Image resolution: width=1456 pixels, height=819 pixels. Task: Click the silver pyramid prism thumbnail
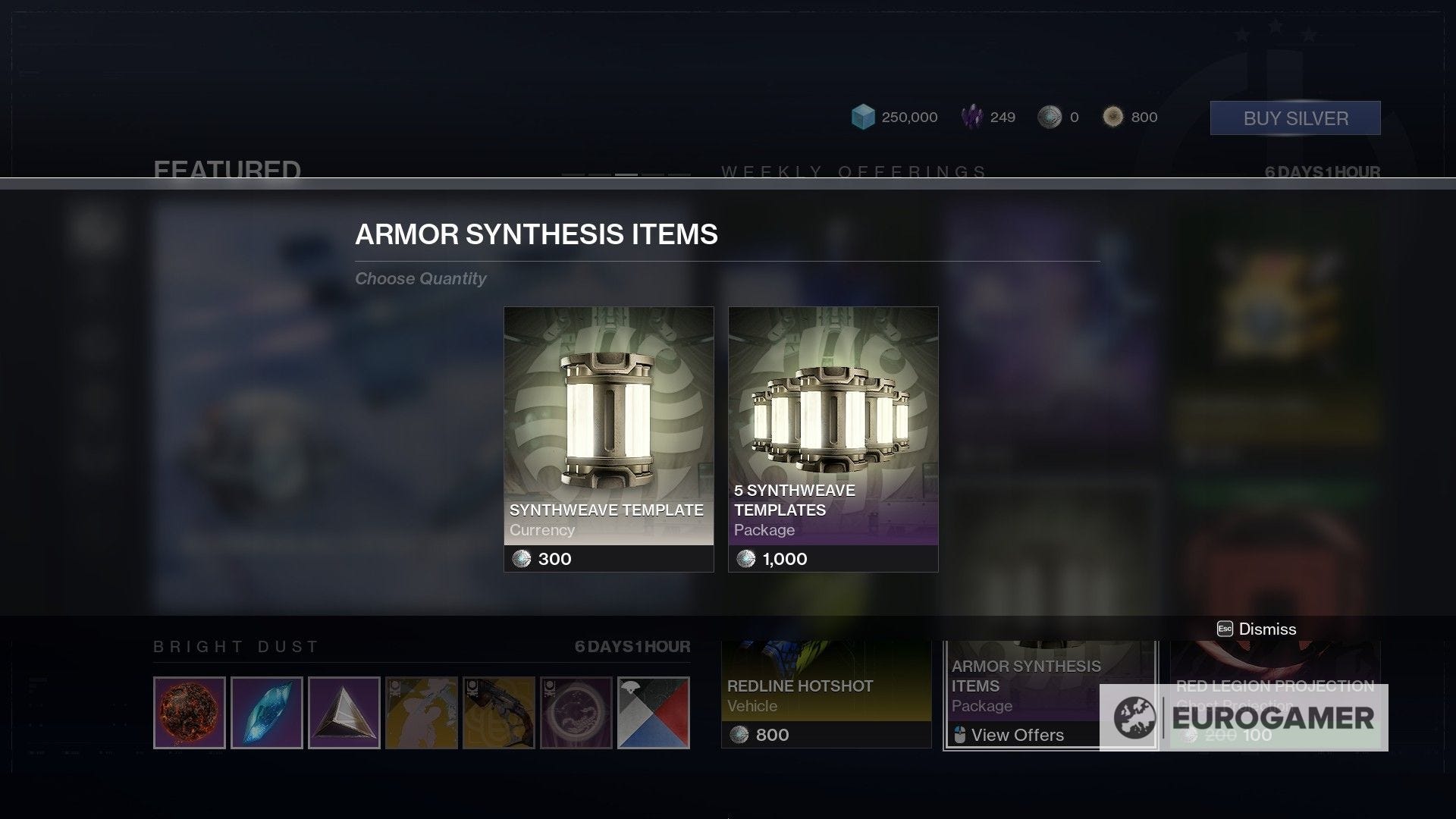[344, 711]
